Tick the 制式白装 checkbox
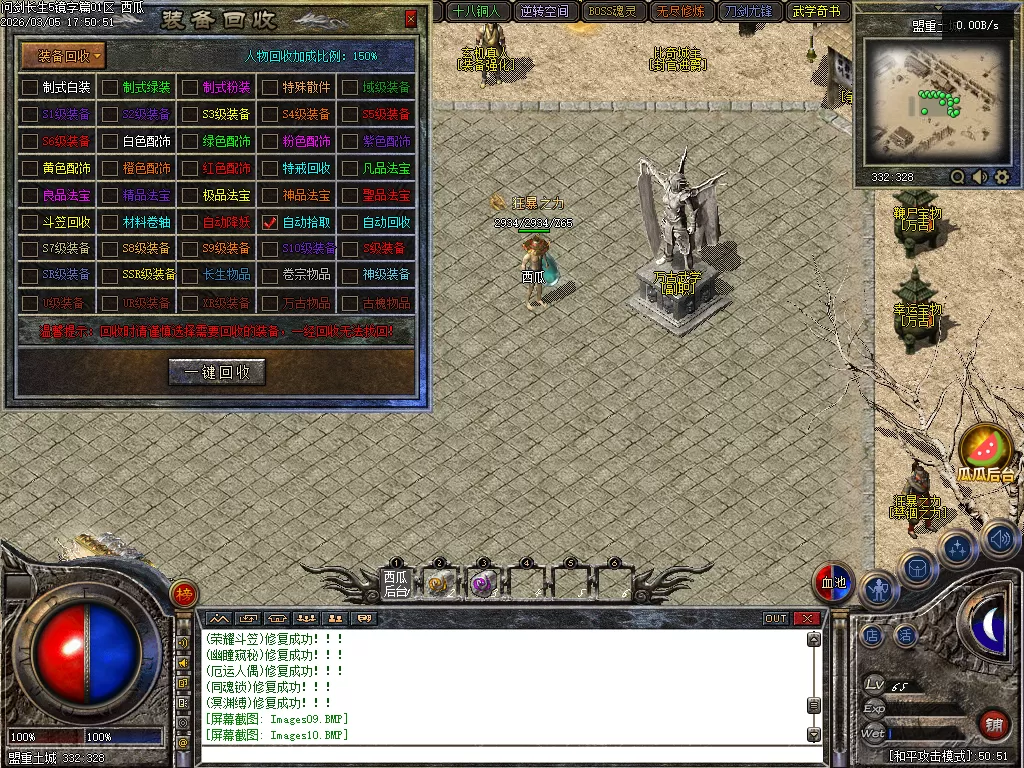 (30, 87)
